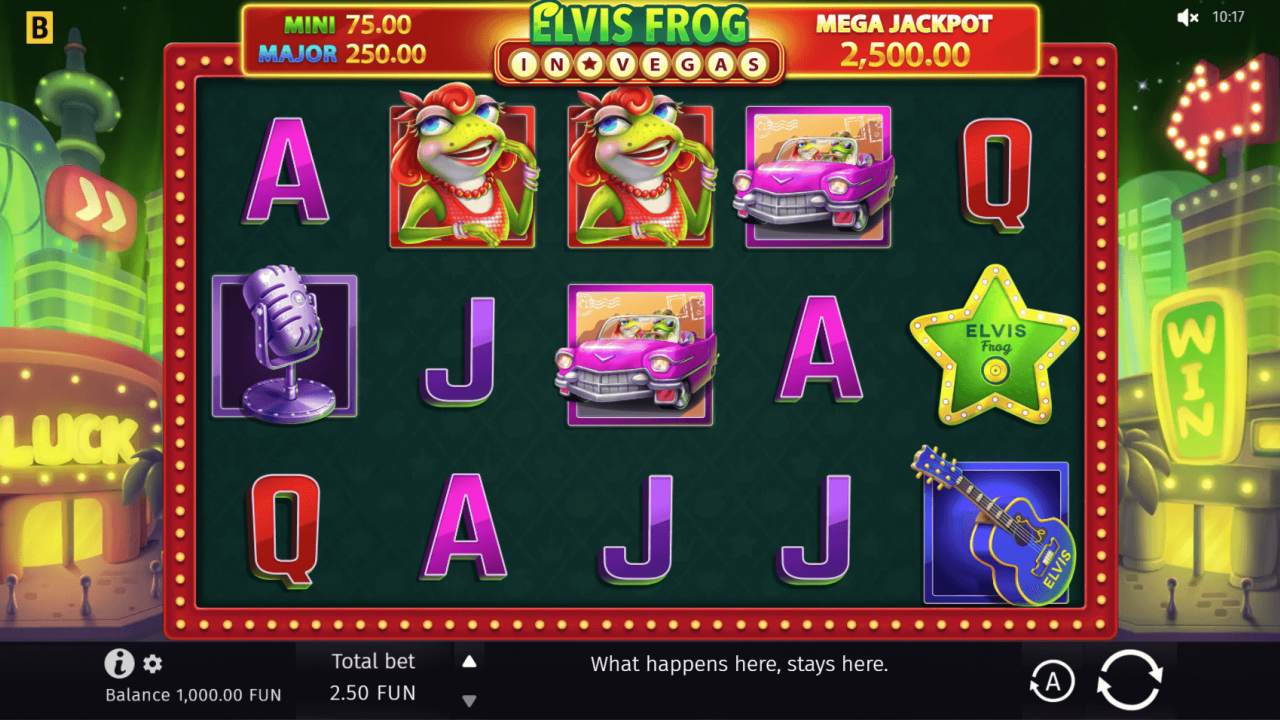Click the Total bet amount 2.50 FUN

tap(375, 692)
